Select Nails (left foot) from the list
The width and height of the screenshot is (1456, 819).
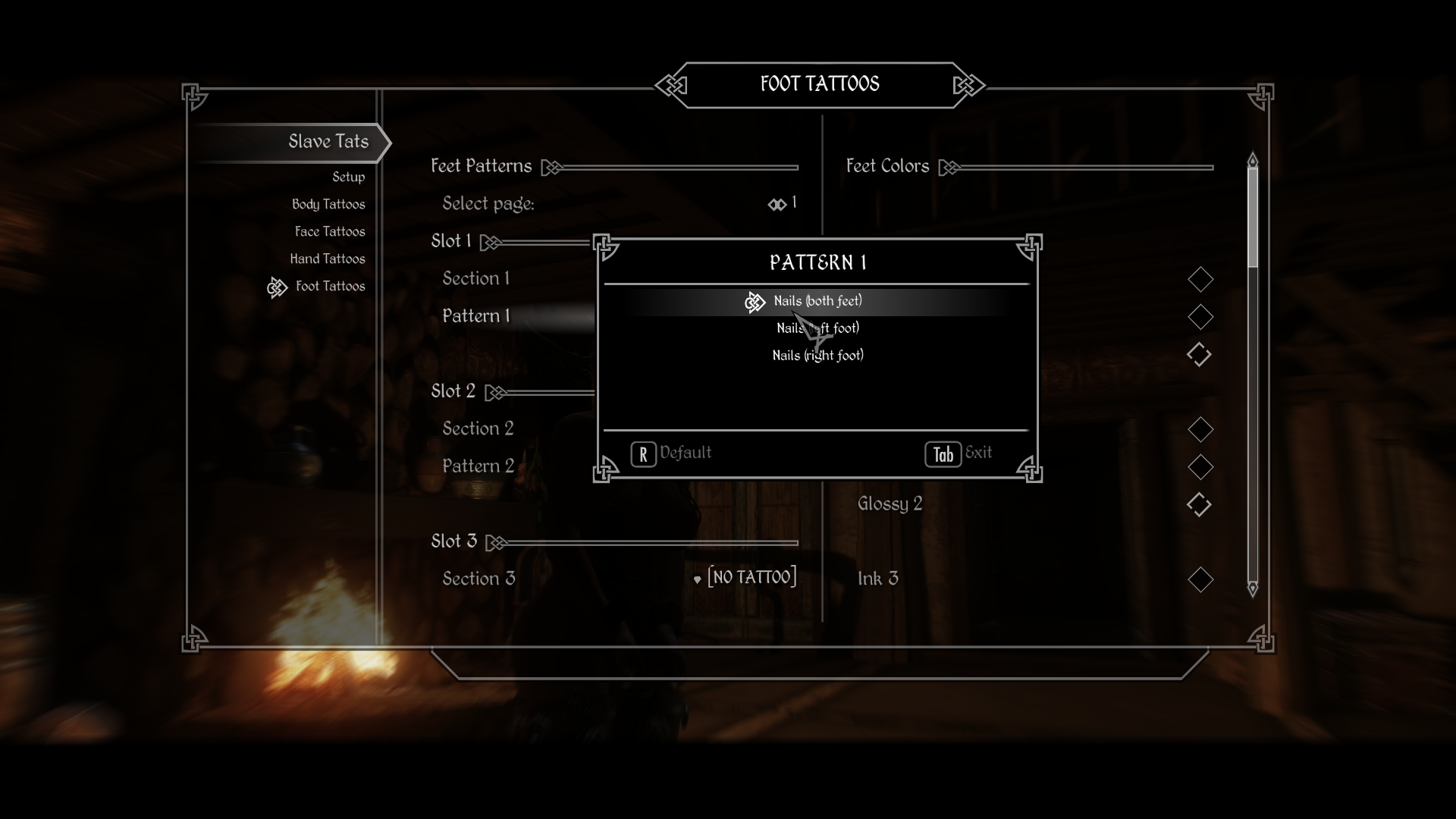click(817, 328)
